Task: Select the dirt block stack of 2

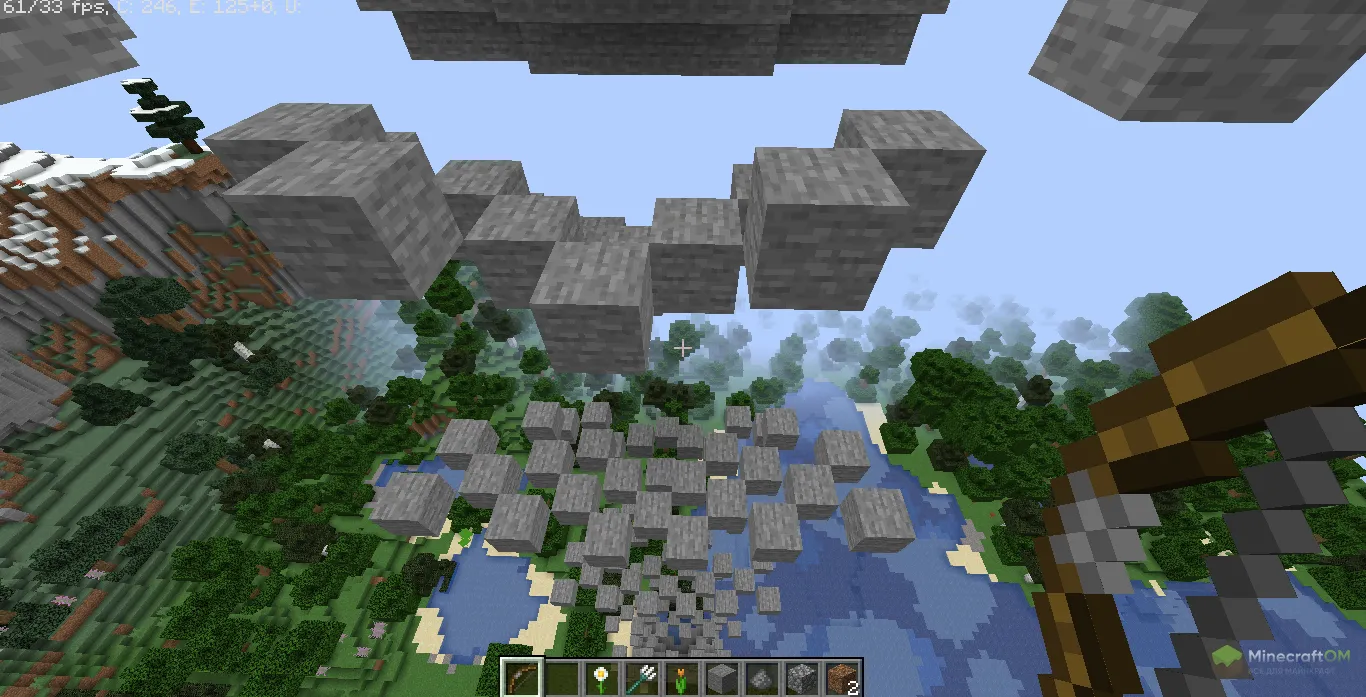Action: pos(841,677)
